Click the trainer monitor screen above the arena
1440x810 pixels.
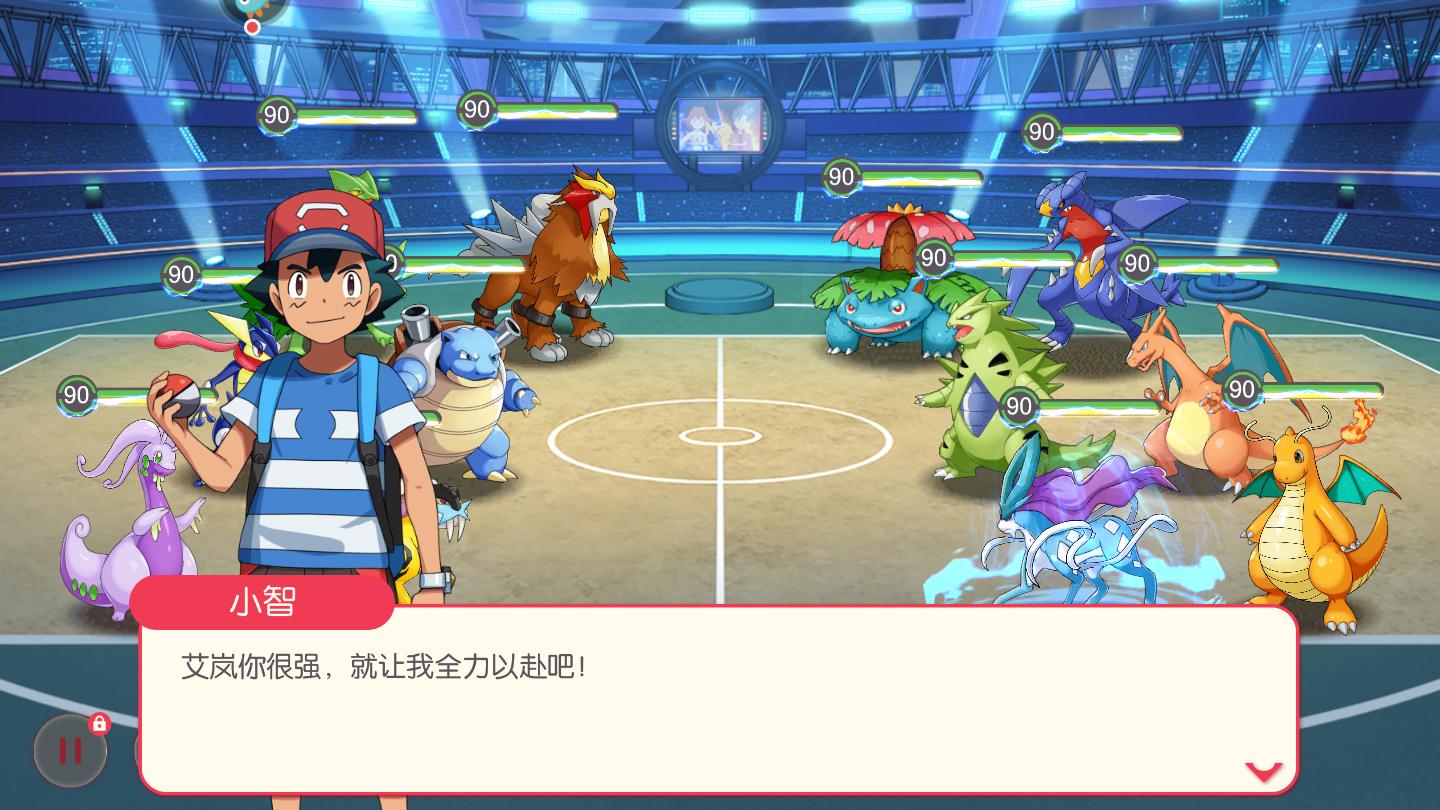coord(722,122)
